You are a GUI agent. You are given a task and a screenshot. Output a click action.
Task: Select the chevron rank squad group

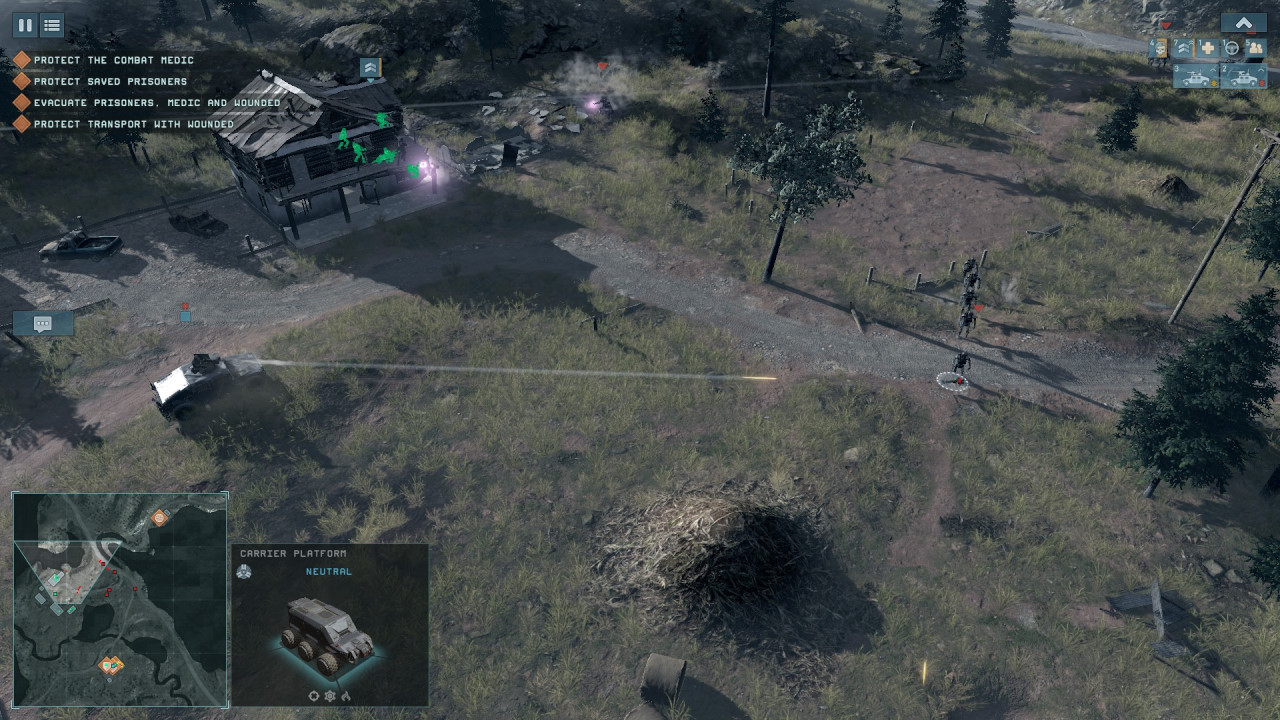pyautogui.click(x=1184, y=48)
